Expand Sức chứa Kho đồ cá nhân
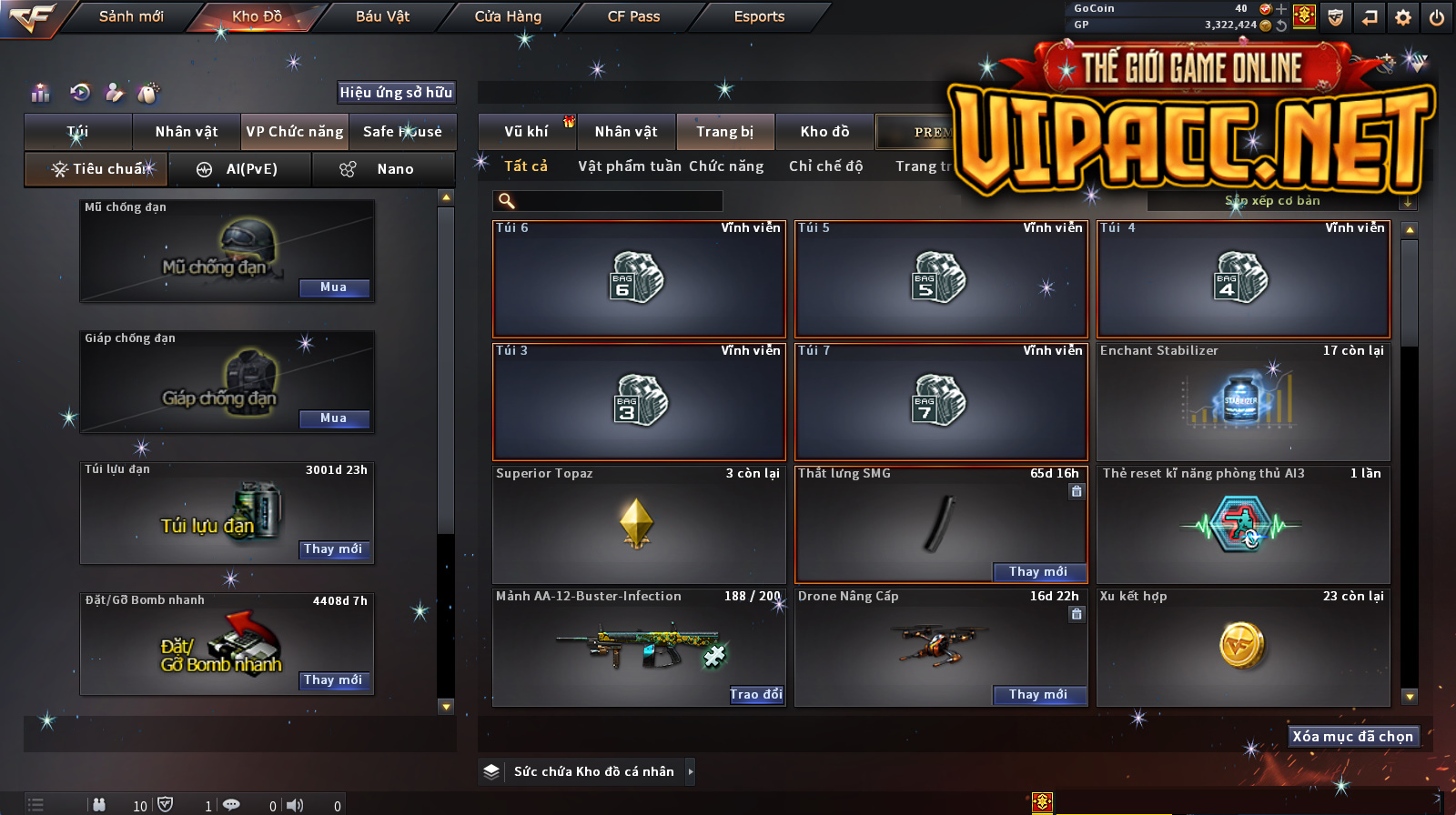Image resolution: width=1456 pixels, height=815 pixels. coord(691,771)
